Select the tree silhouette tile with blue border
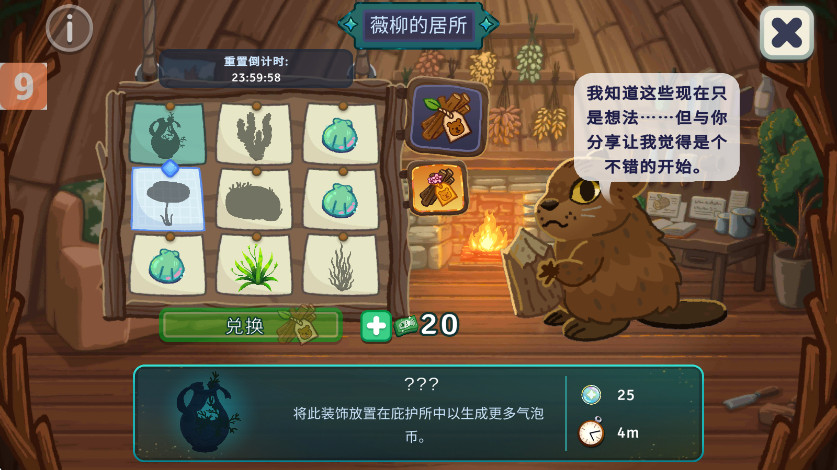 pyautogui.click(x=167, y=198)
